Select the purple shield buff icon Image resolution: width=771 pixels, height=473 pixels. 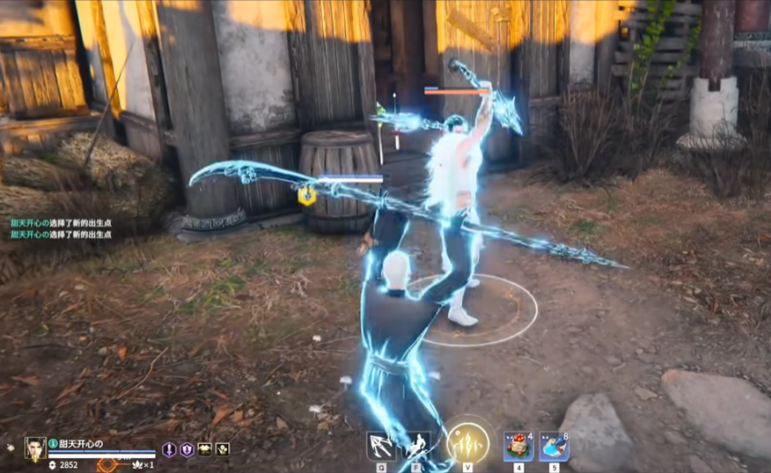coord(186,450)
